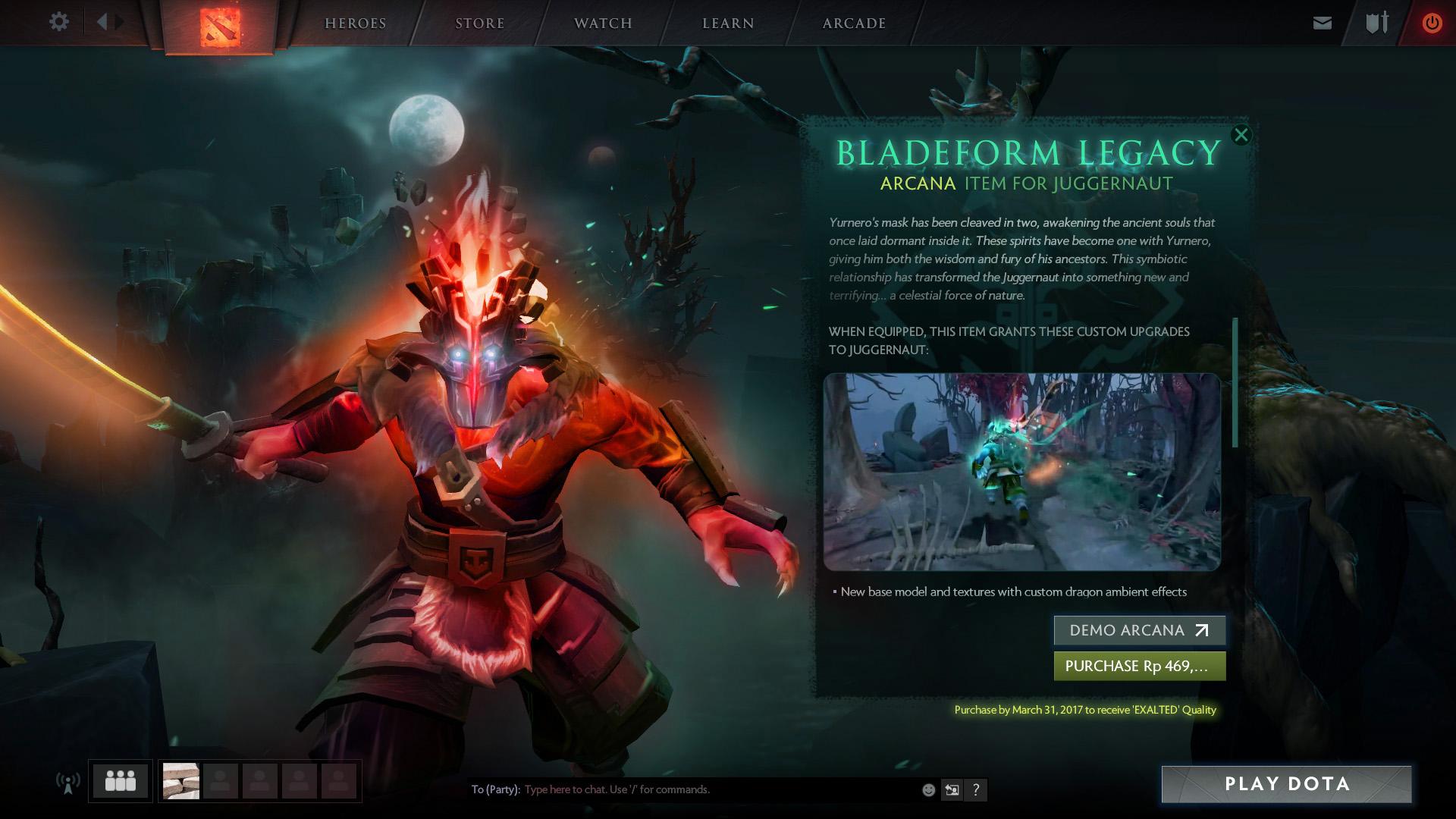Select the voice broadcast antenna icon

tap(69, 782)
